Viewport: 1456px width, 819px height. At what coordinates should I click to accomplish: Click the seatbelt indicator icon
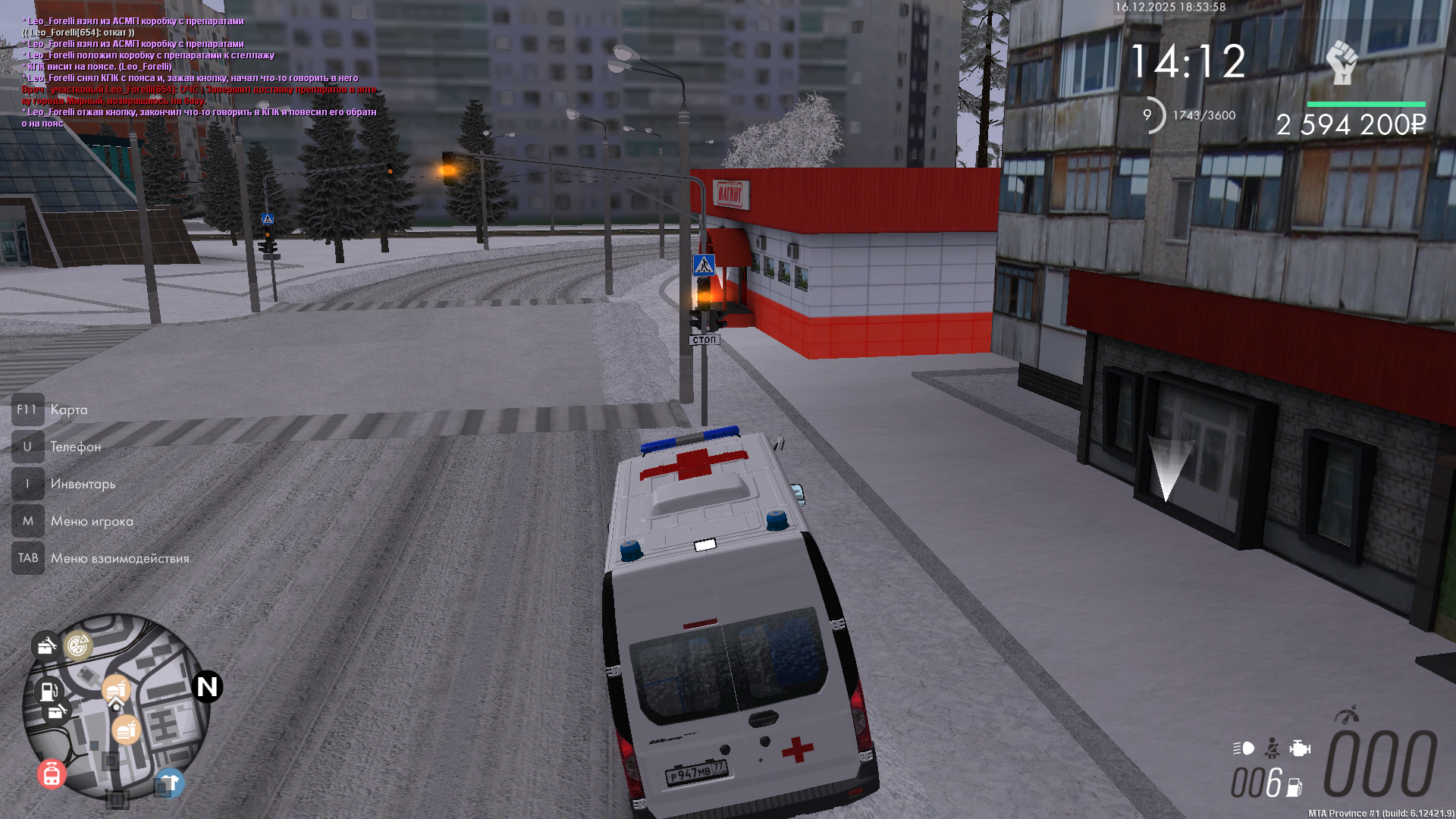point(1272,748)
